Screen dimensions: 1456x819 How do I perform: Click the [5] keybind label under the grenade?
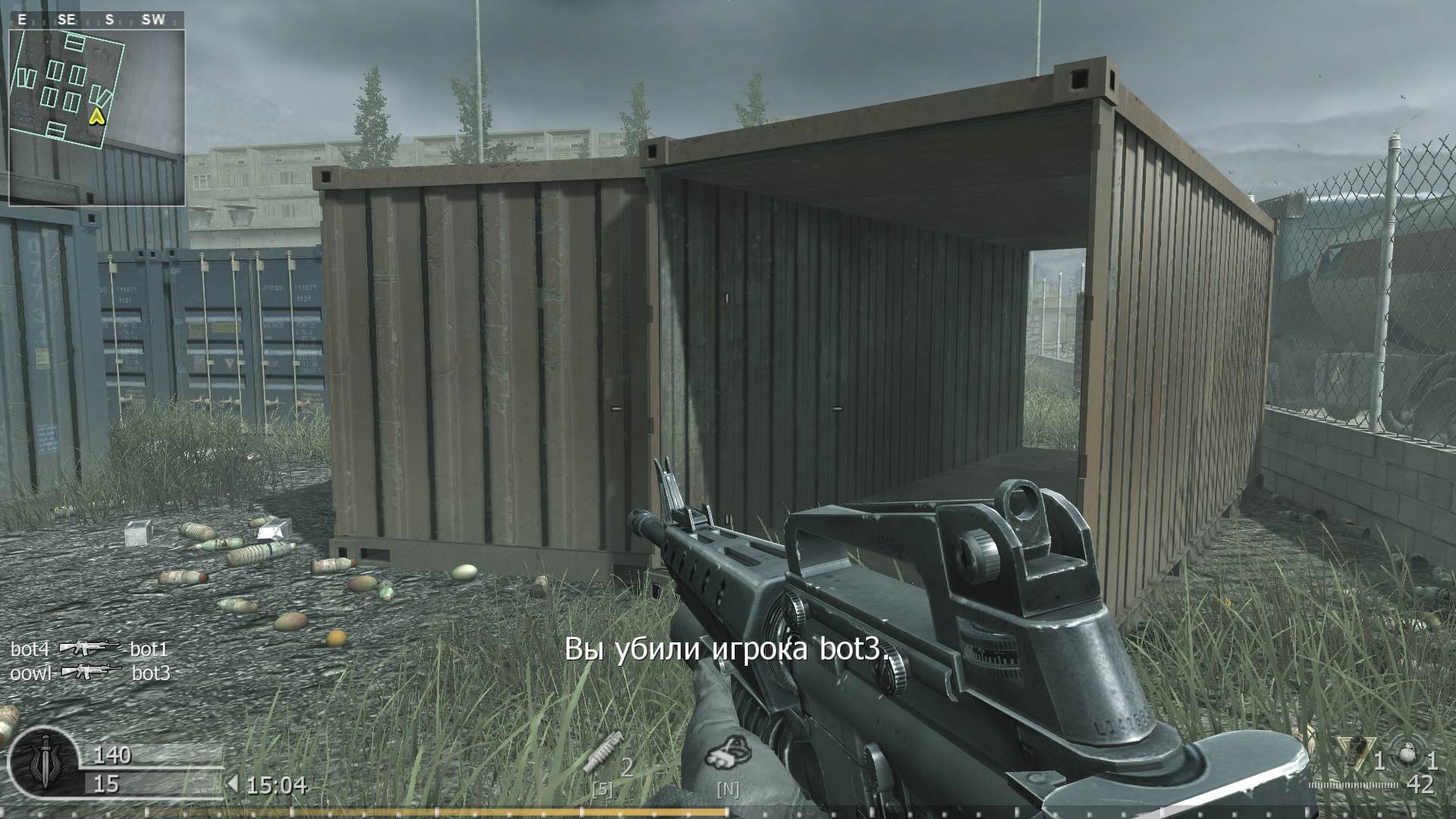click(601, 787)
